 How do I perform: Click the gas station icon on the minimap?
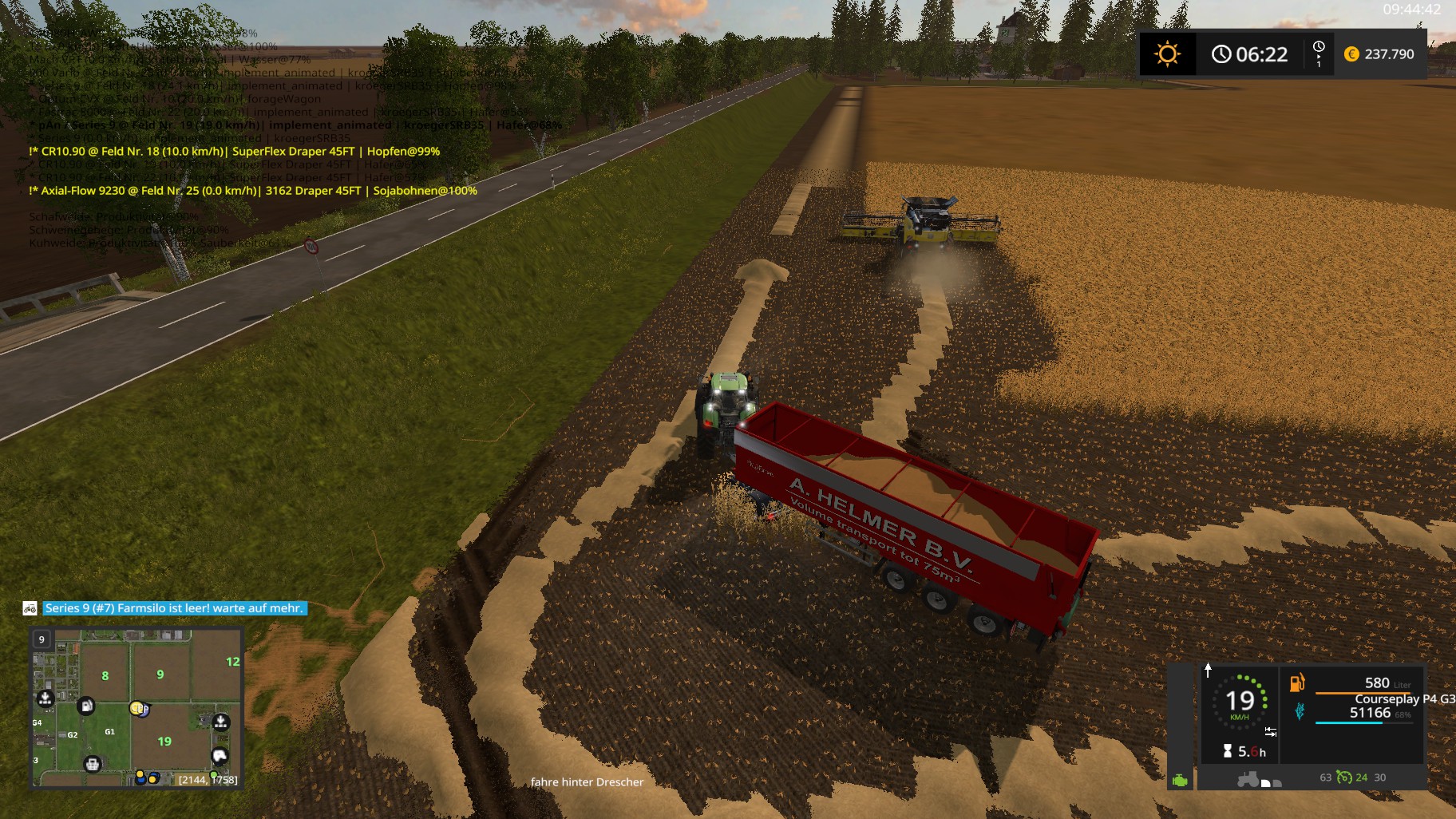85,705
